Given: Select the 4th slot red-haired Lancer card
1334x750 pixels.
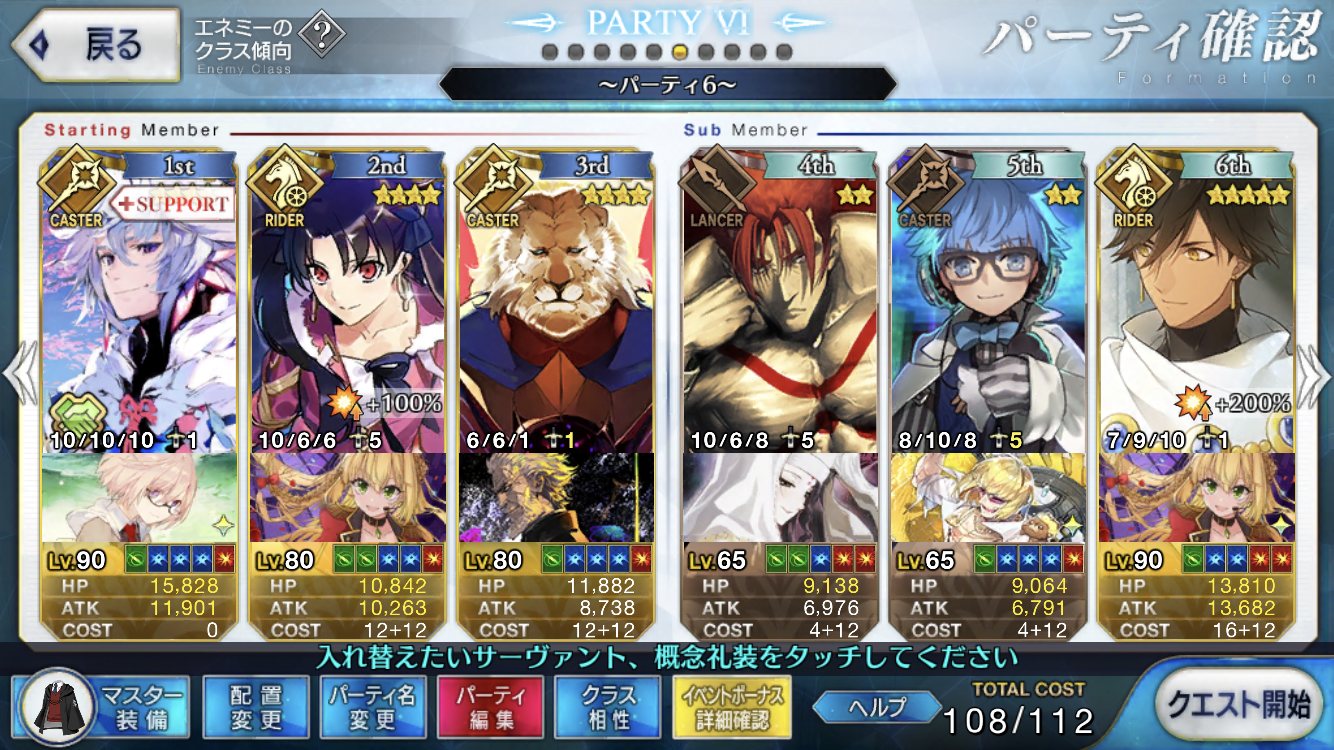Looking at the screenshot, I should pyautogui.click(x=783, y=310).
